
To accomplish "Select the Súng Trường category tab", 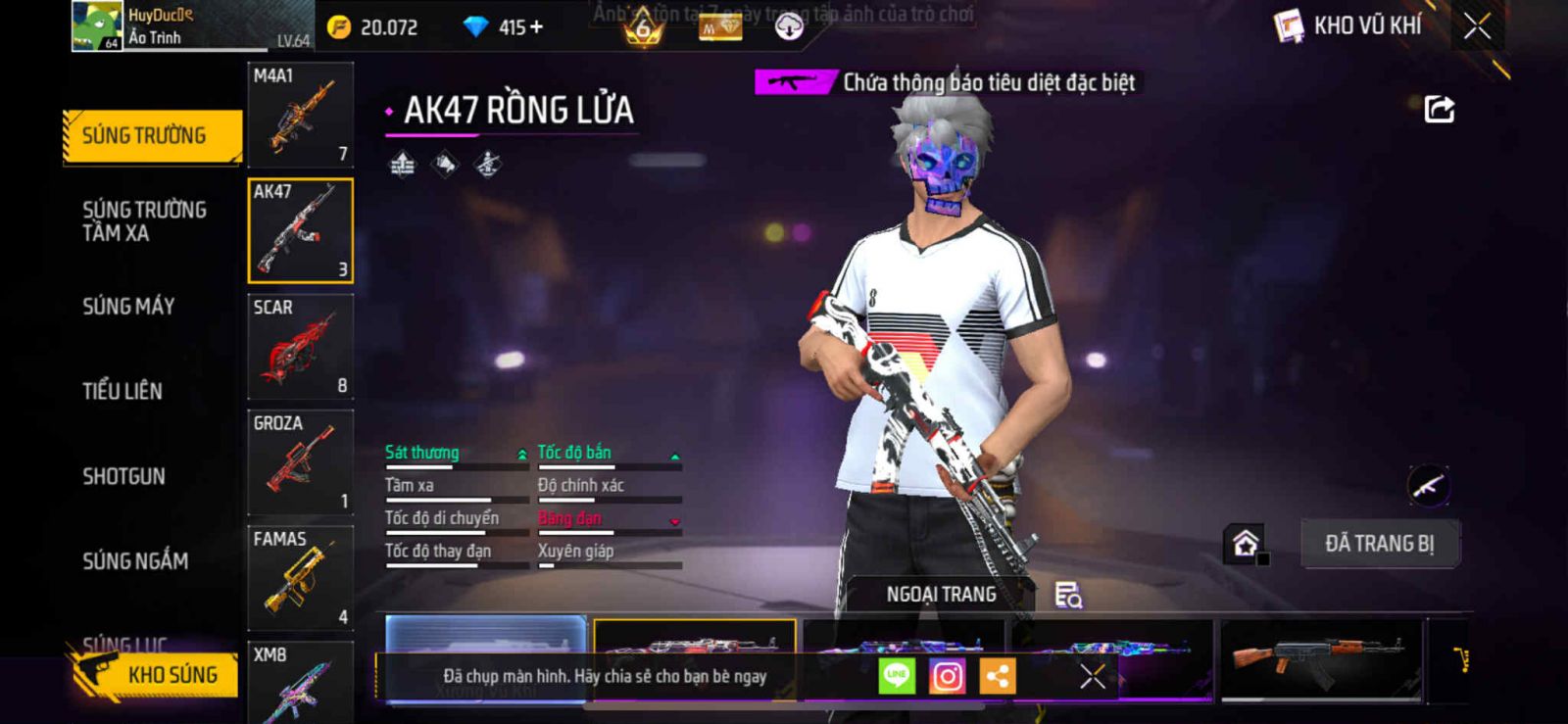I will click(152, 136).
